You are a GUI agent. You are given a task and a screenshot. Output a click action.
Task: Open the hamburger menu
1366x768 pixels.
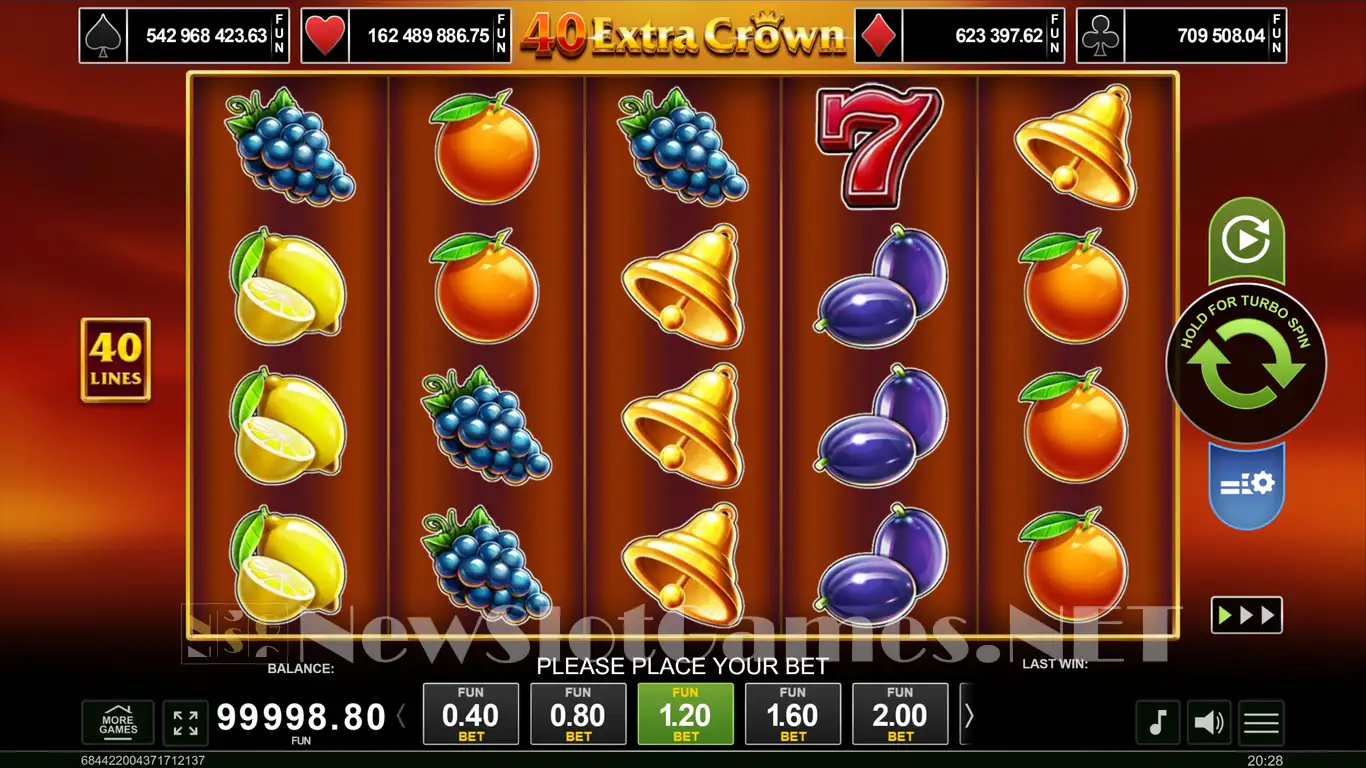coord(1261,722)
